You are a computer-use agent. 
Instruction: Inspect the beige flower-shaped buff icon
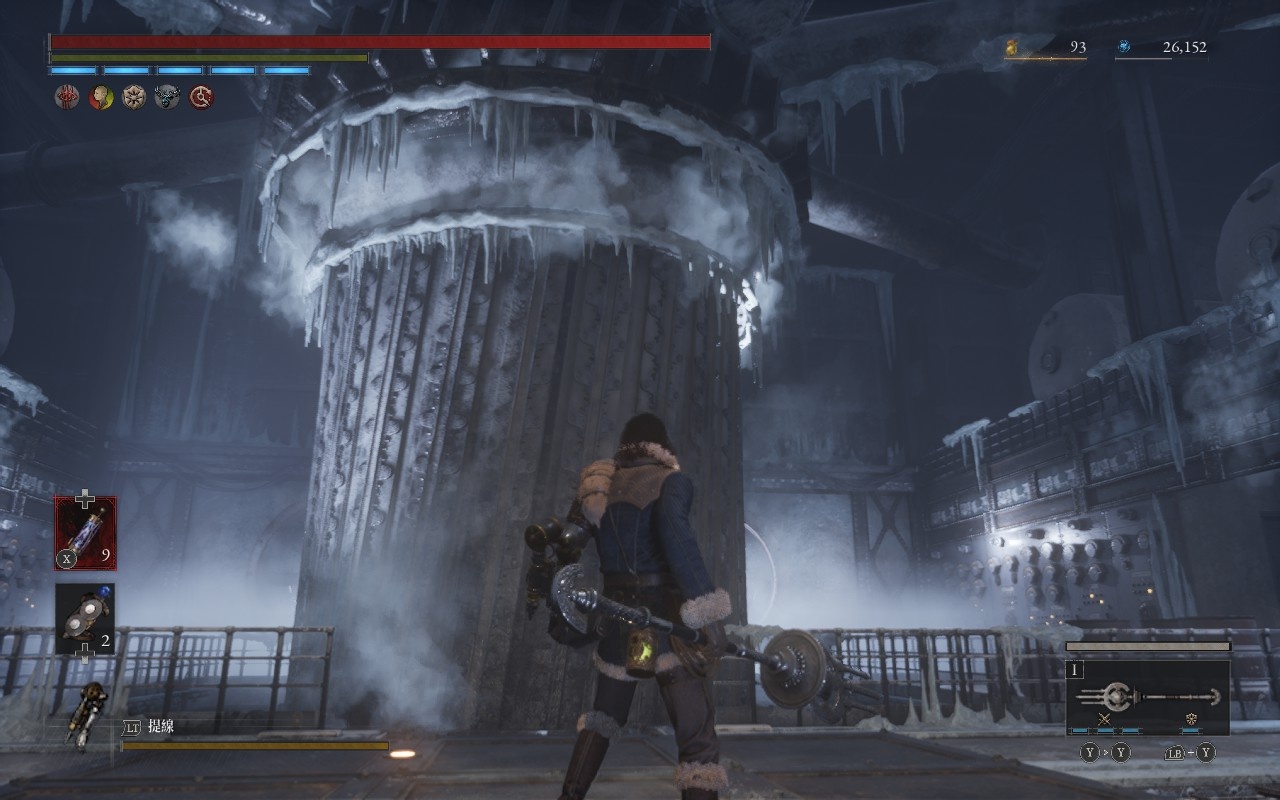[x=134, y=97]
